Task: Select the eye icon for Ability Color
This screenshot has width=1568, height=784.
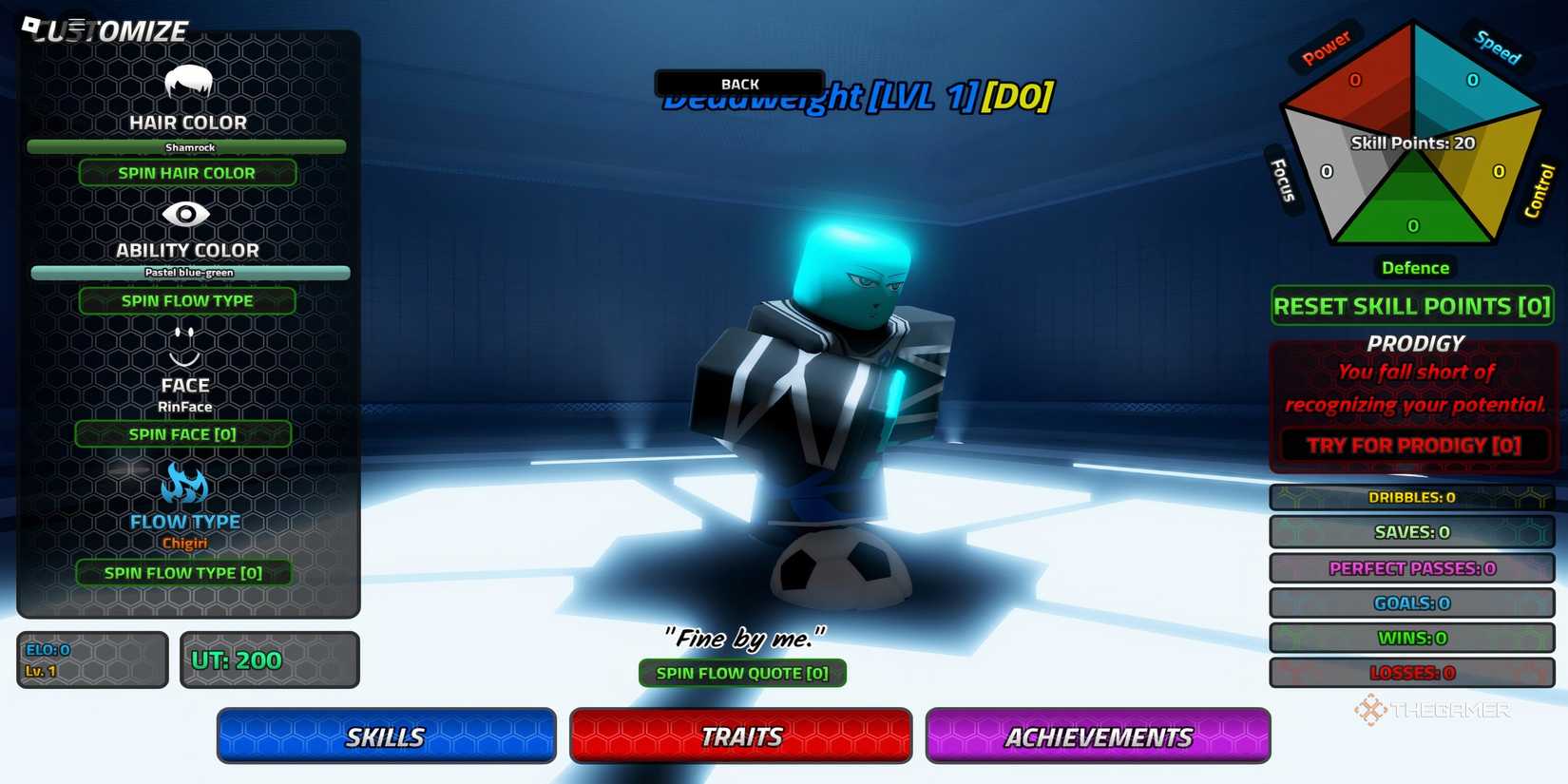Action: pyautogui.click(x=186, y=216)
